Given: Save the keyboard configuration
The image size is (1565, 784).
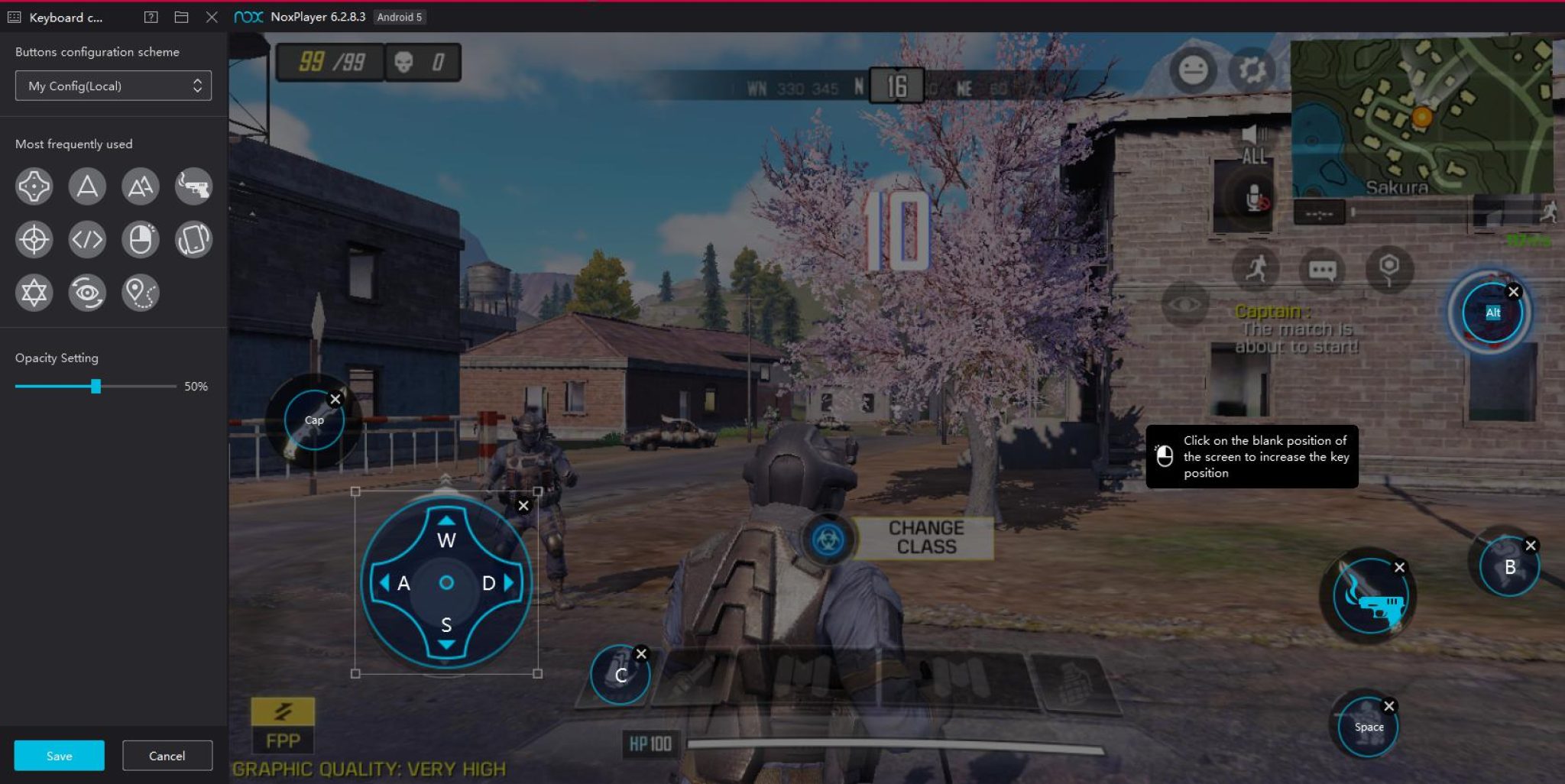Looking at the screenshot, I should click(x=59, y=756).
